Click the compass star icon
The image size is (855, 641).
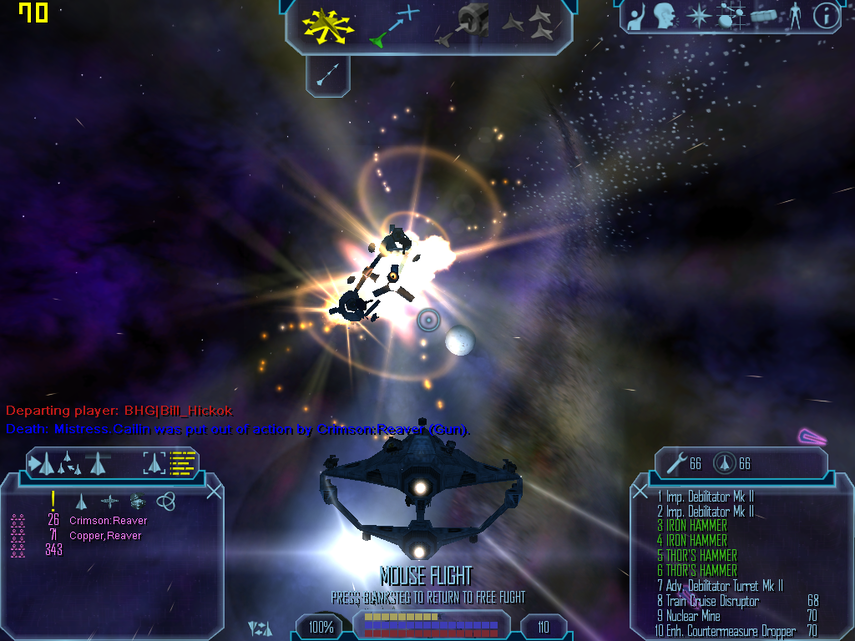pos(699,16)
